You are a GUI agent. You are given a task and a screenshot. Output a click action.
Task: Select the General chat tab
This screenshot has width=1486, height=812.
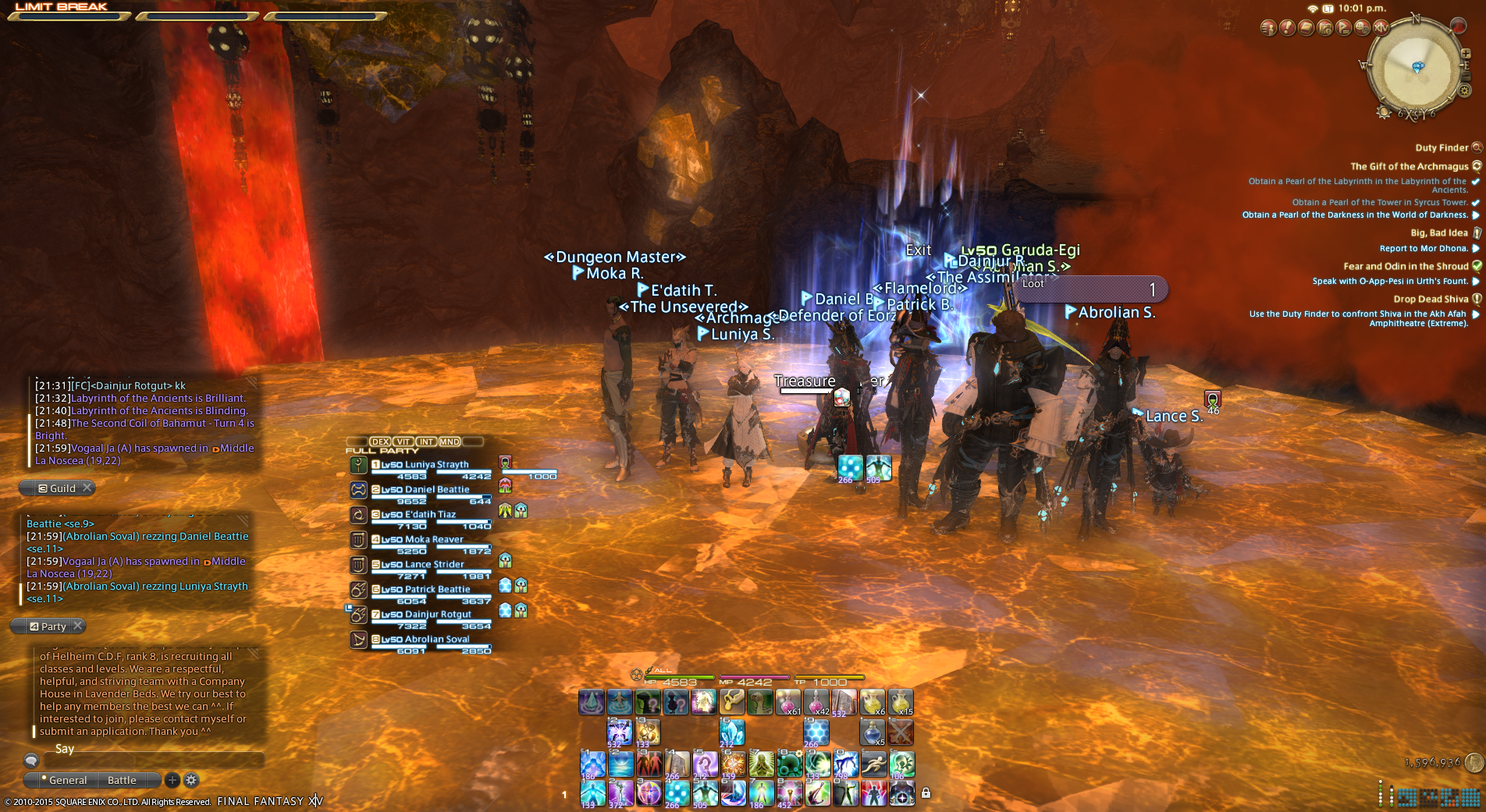(x=68, y=780)
